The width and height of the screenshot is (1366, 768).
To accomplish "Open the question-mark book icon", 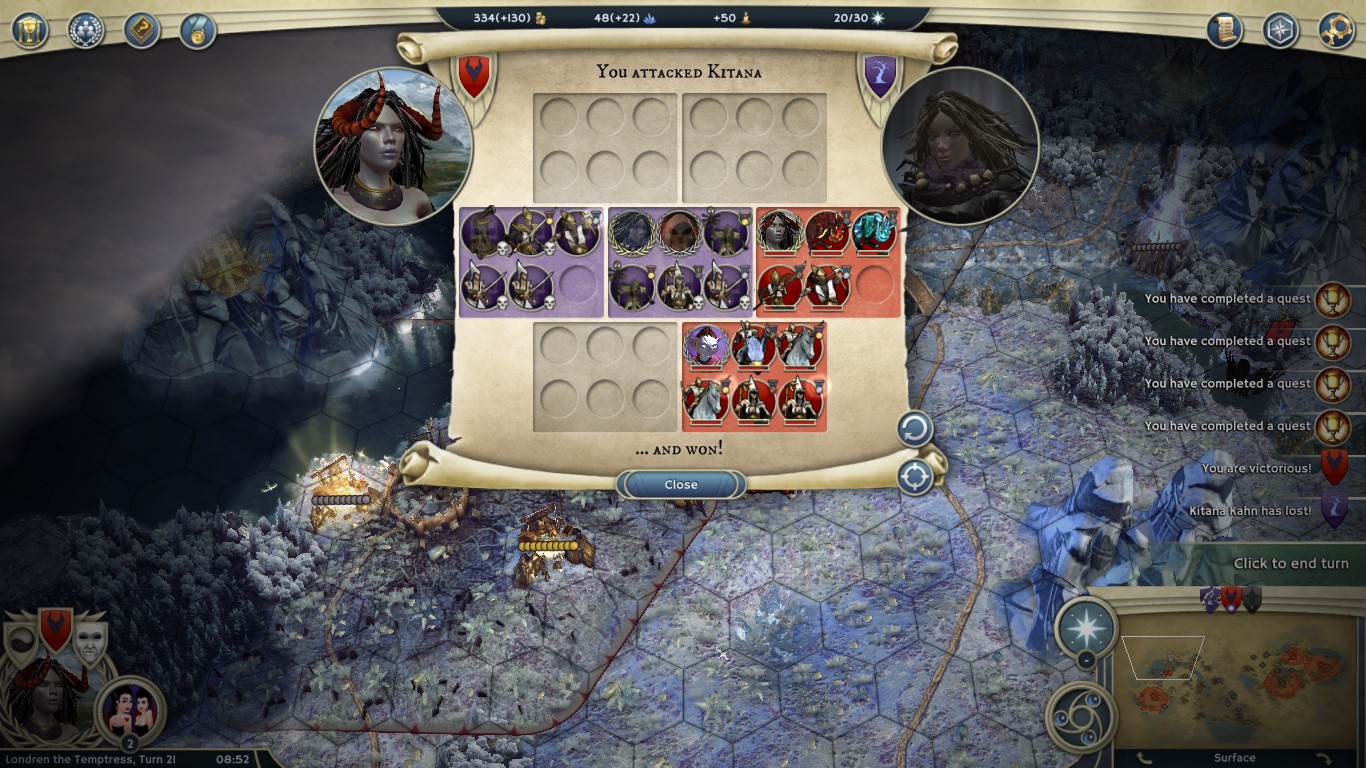I will (x=142, y=30).
